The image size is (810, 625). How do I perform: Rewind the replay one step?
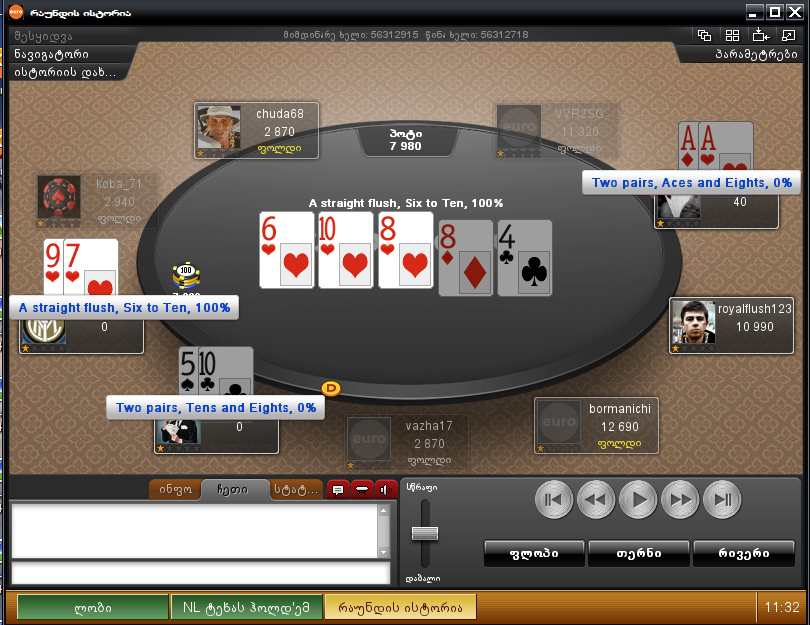(595, 499)
